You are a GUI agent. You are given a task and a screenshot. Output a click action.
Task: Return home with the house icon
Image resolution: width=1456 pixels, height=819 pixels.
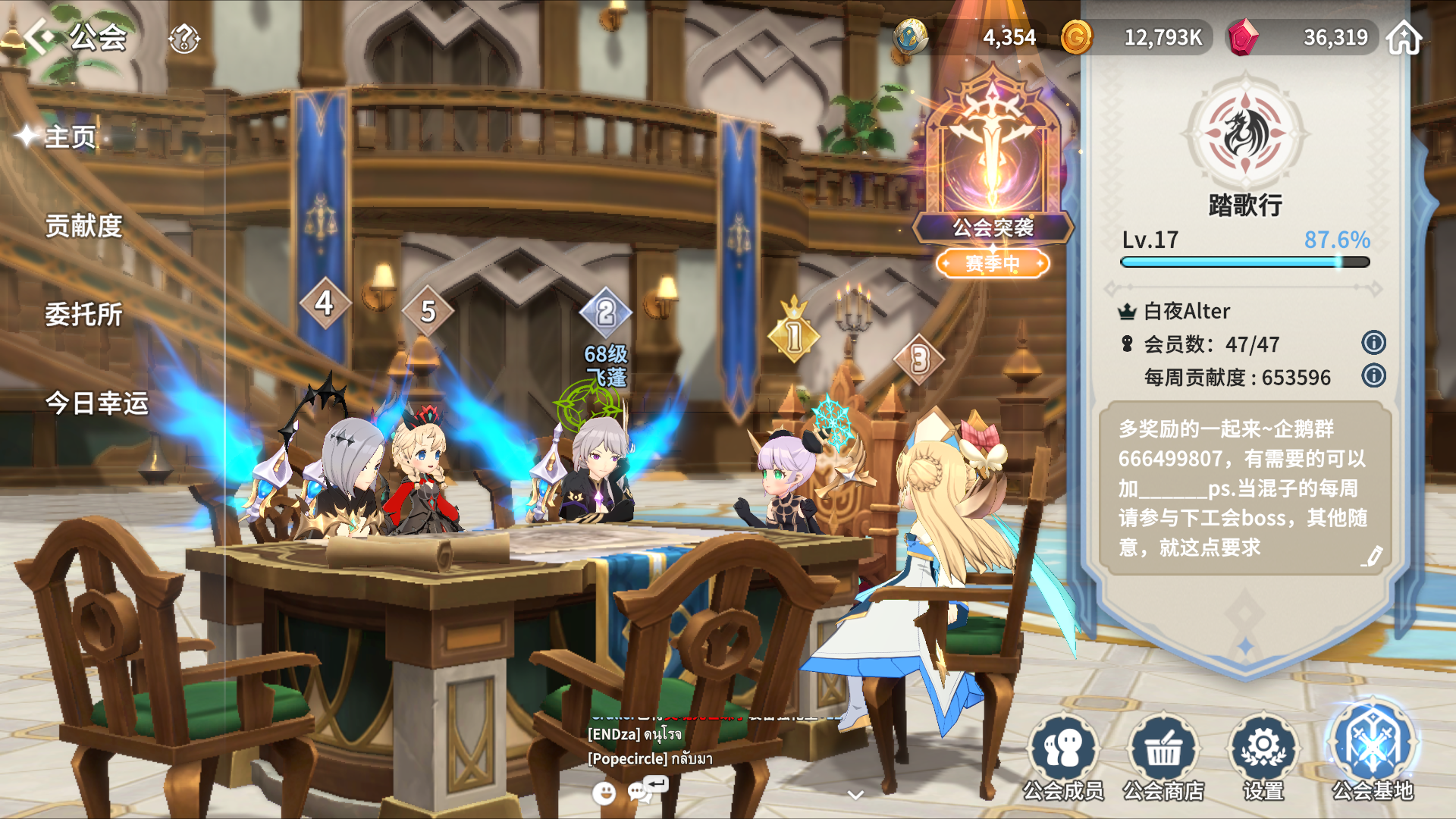pos(1404,38)
